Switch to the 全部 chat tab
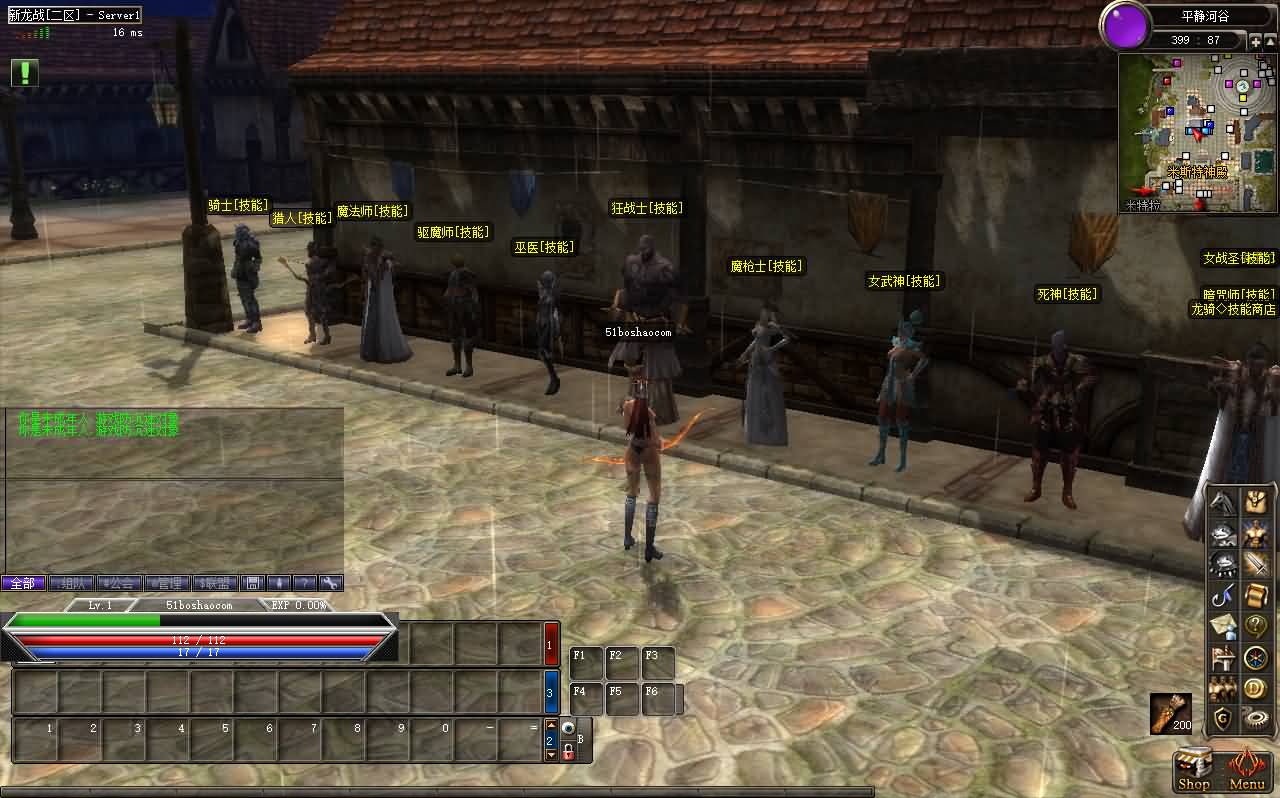The height and width of the screenshot is (798, 1280). (x=23, y=583)
